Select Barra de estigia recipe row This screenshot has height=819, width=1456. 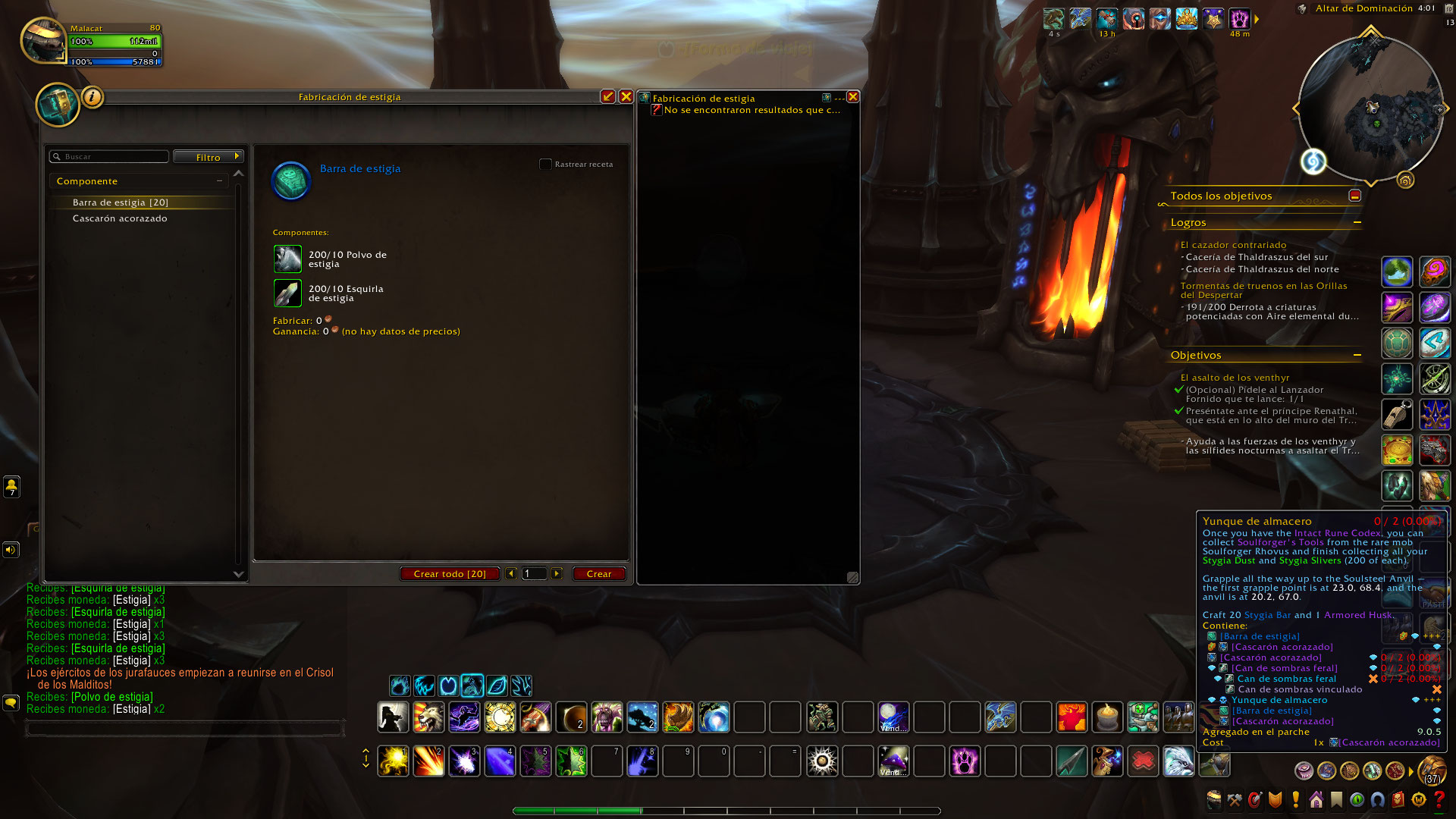coord(121,202)
